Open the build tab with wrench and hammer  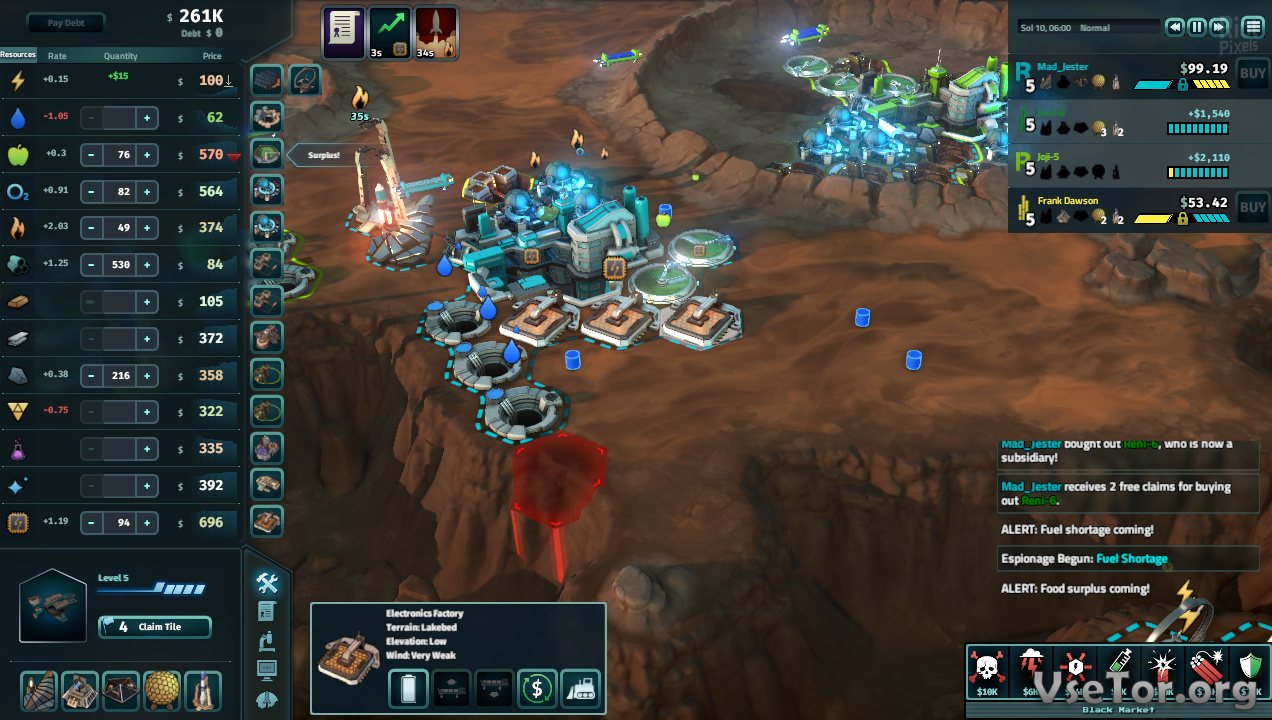[x=267, y=582]
